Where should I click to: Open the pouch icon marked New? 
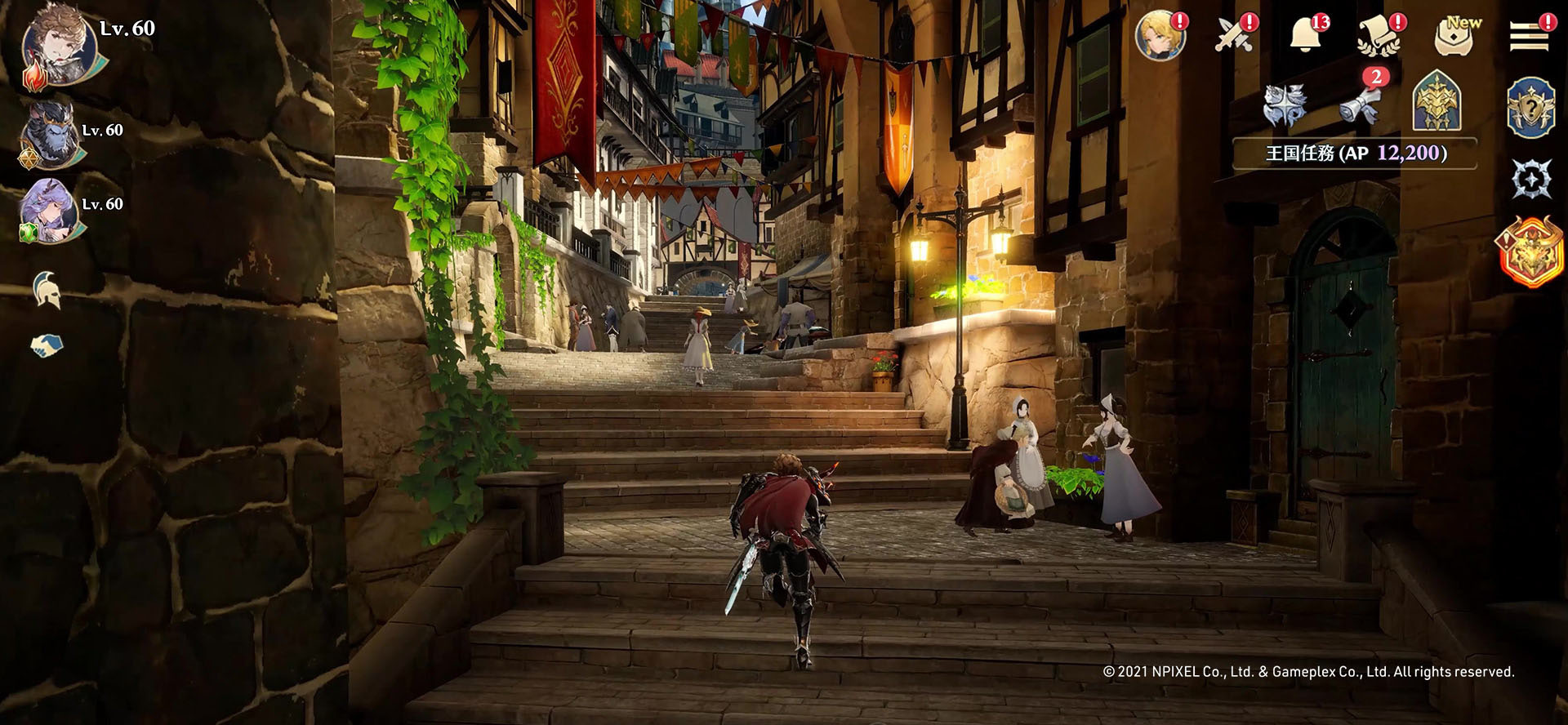pyautogui.click(x=1456, y=37)
